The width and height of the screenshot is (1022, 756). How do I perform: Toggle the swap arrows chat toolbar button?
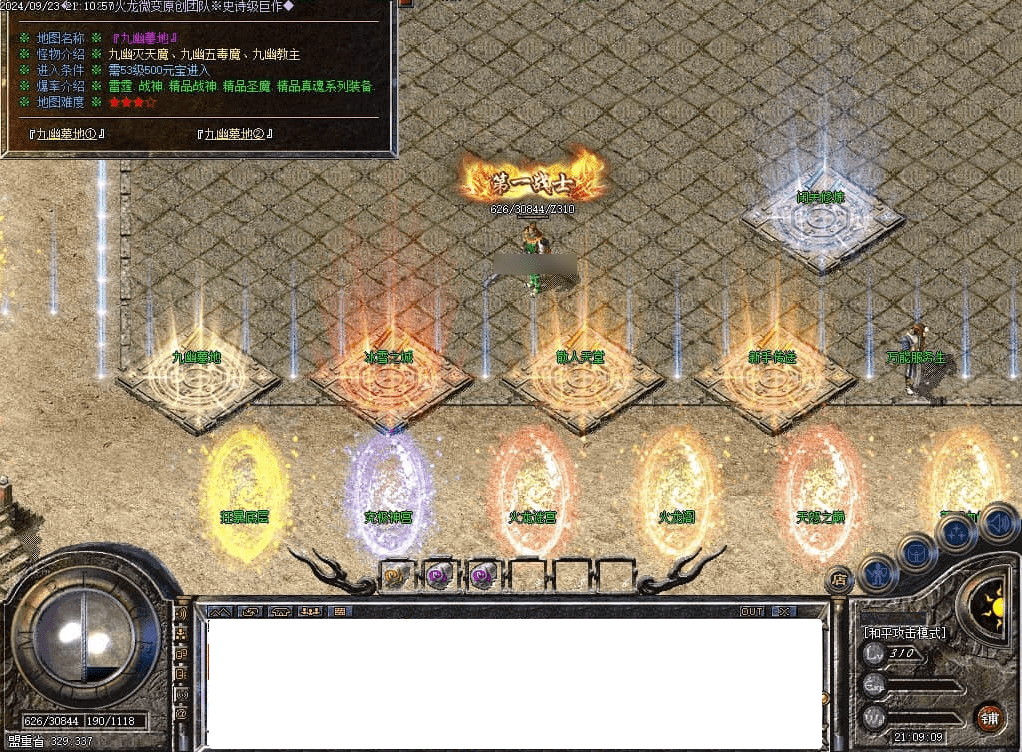coord(250,611)
